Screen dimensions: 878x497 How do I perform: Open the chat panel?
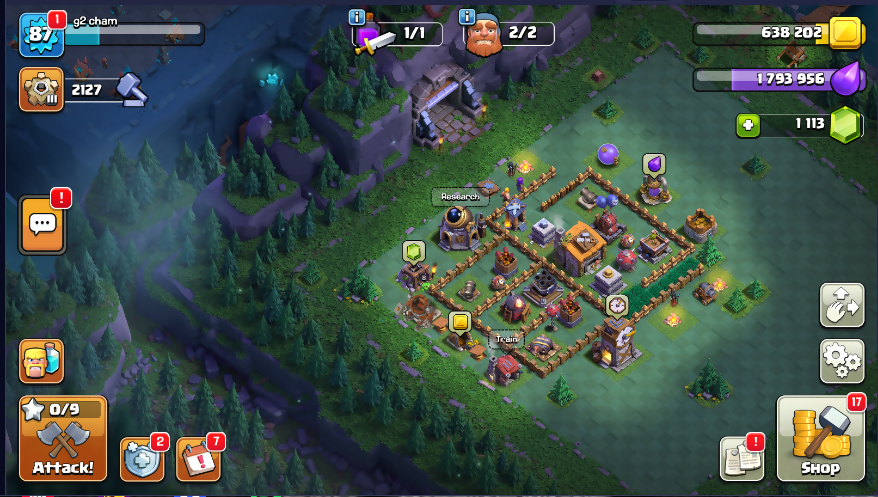[x=42, y=224]
